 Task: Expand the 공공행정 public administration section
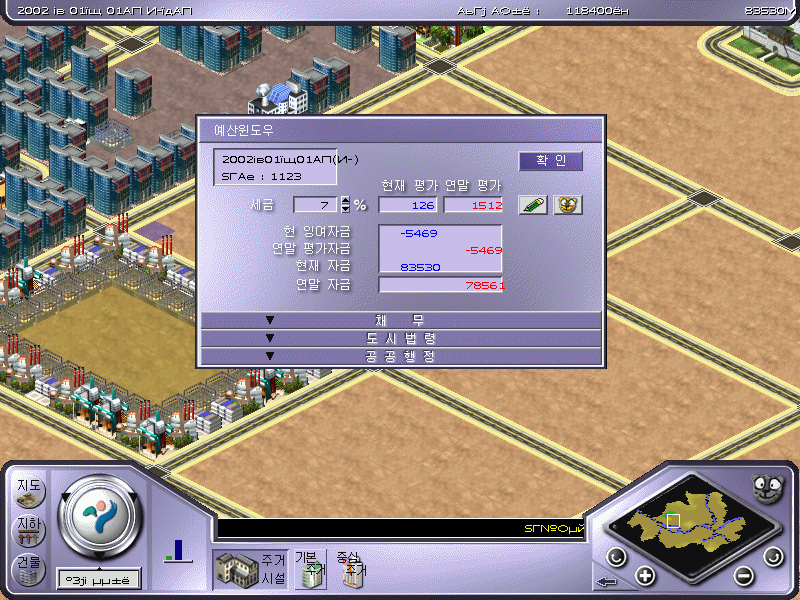(400, 356)
